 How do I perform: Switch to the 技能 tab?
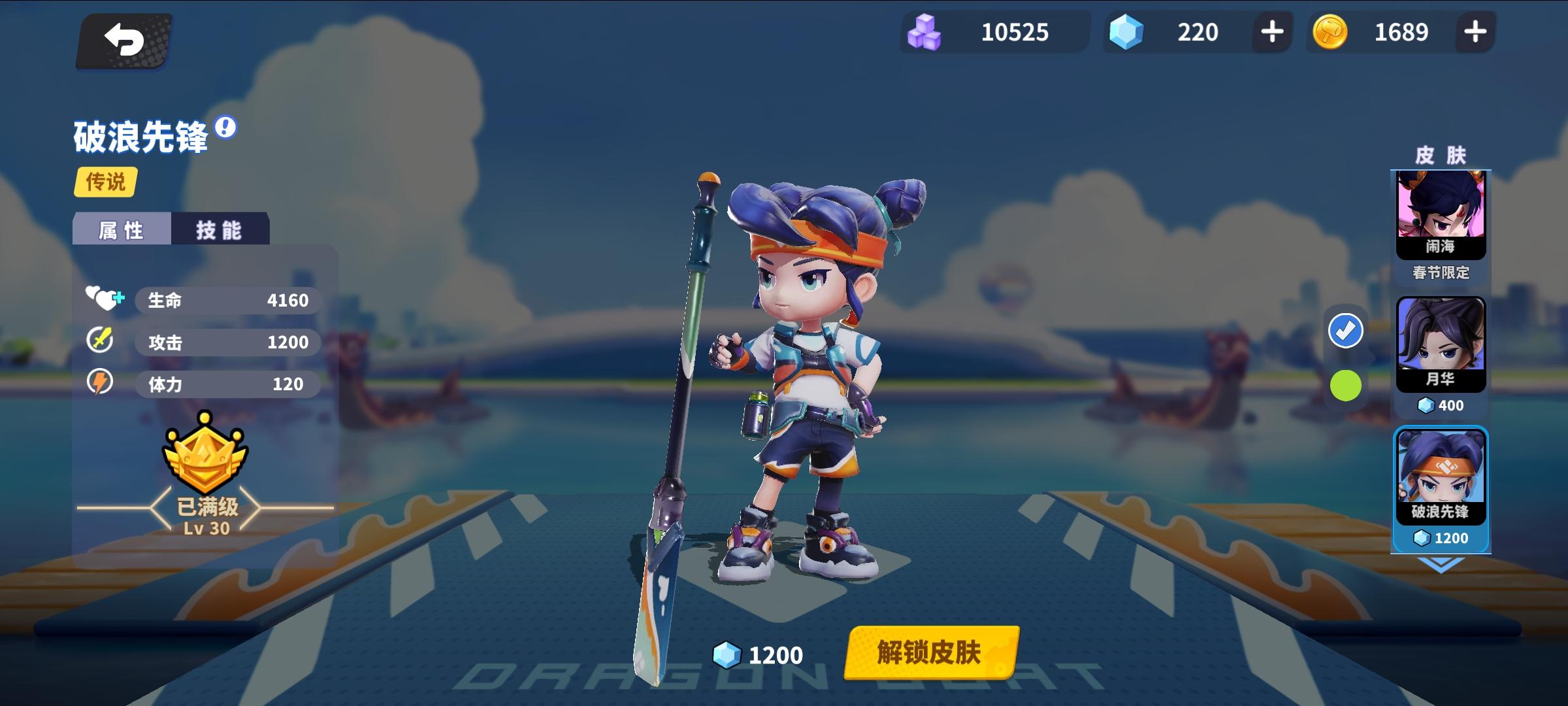point(220,229)
